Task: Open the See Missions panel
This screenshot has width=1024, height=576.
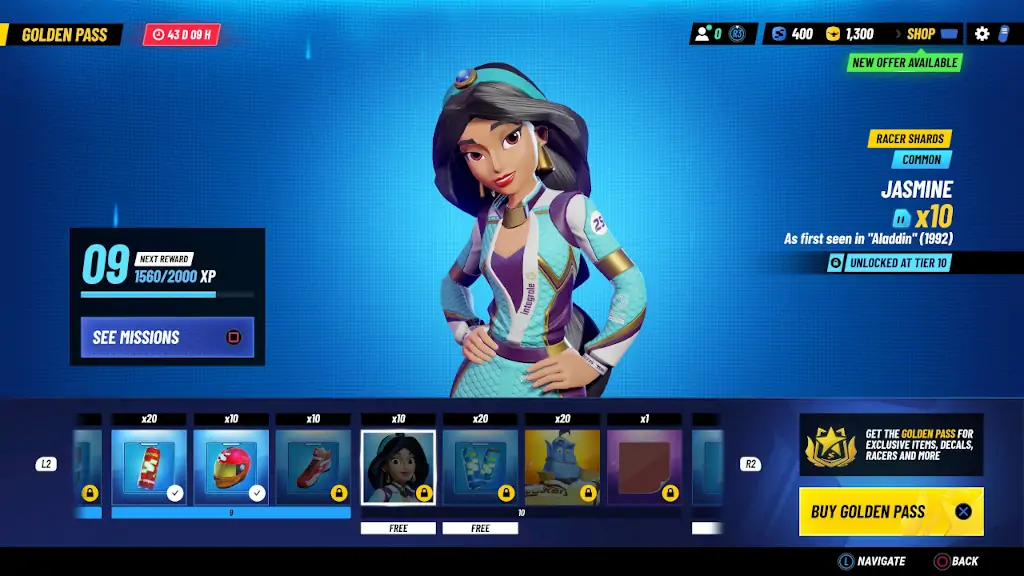Action: [x=167, y=337]
